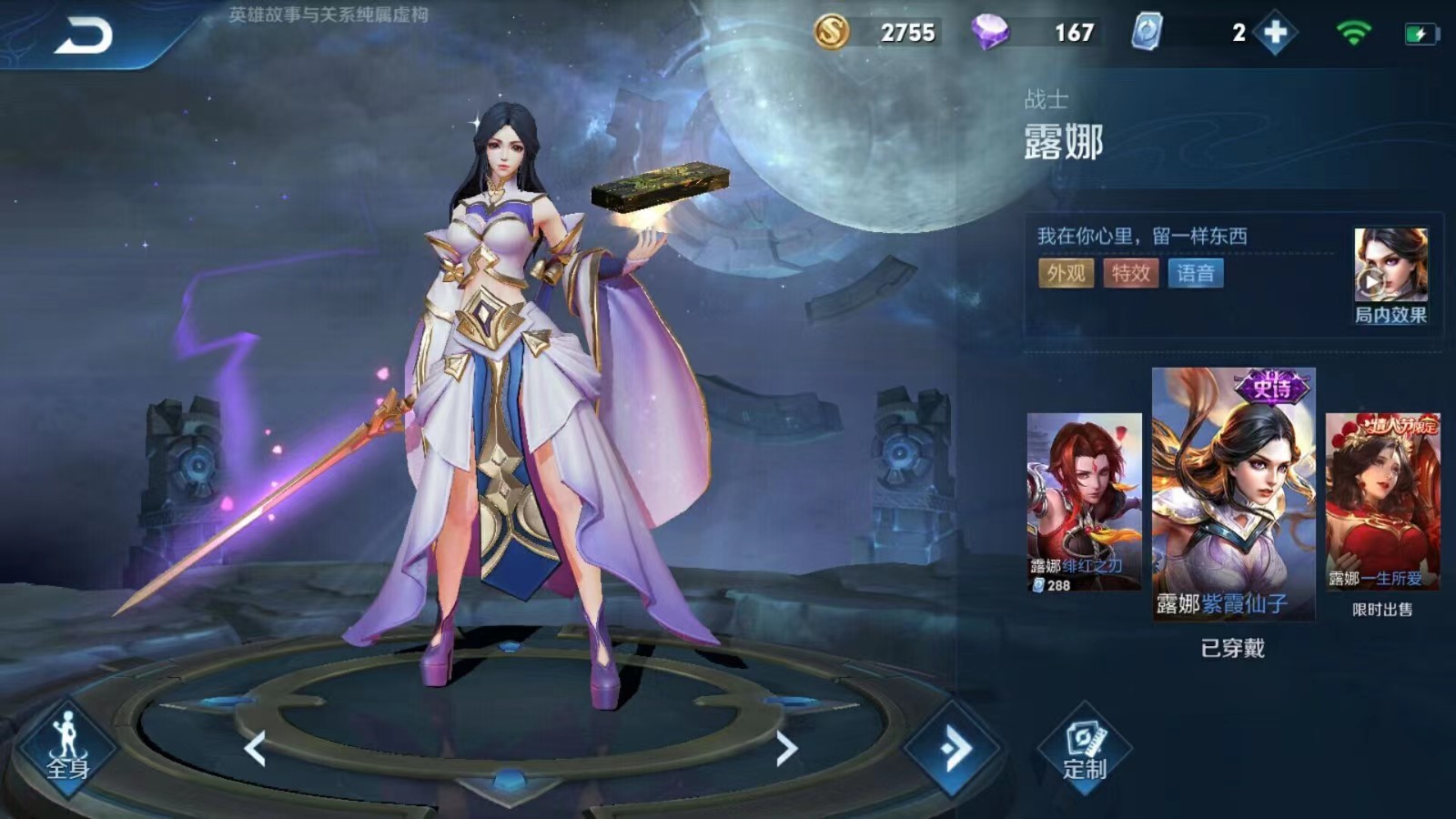Viewport: 1456px width, 819px height.
Task: Choose the 语音 voice tag
Action: pos(1195,273)
